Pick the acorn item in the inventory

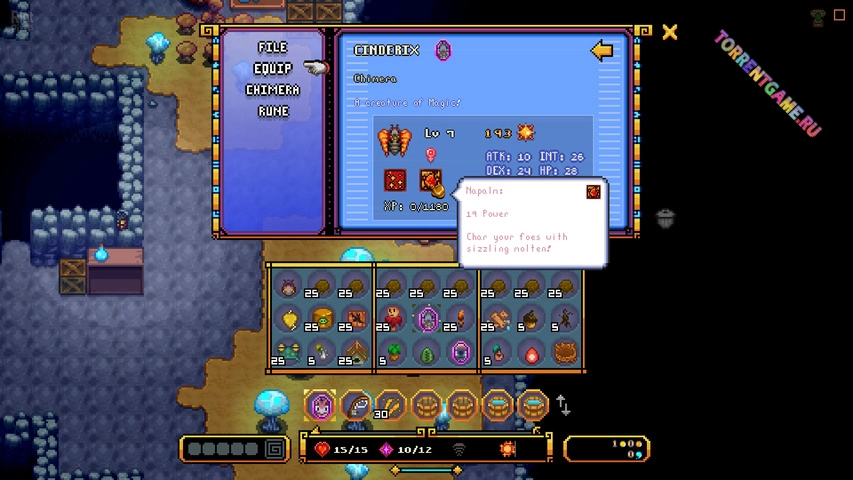click(532, 320)
